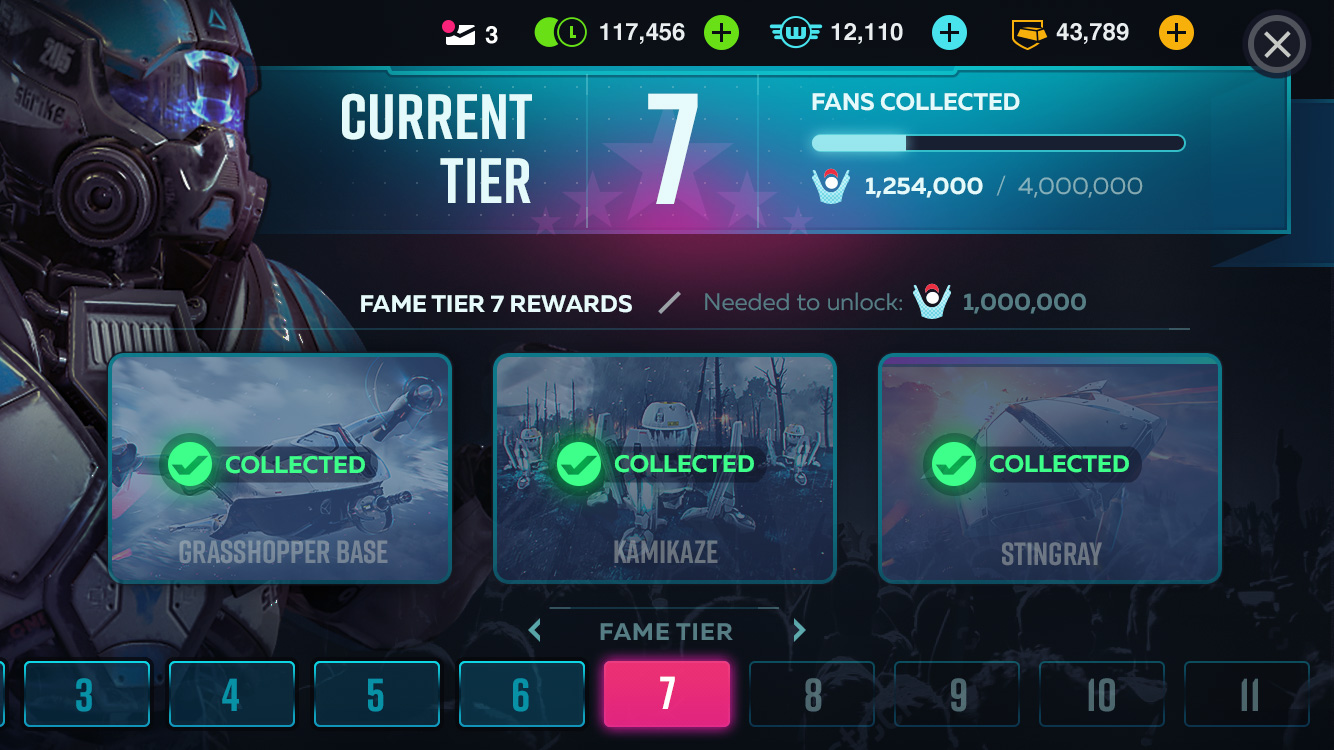Go to previous fame tier arrow
The width and height of the screenshot is (1334, 750).
[x=535, y=630]
